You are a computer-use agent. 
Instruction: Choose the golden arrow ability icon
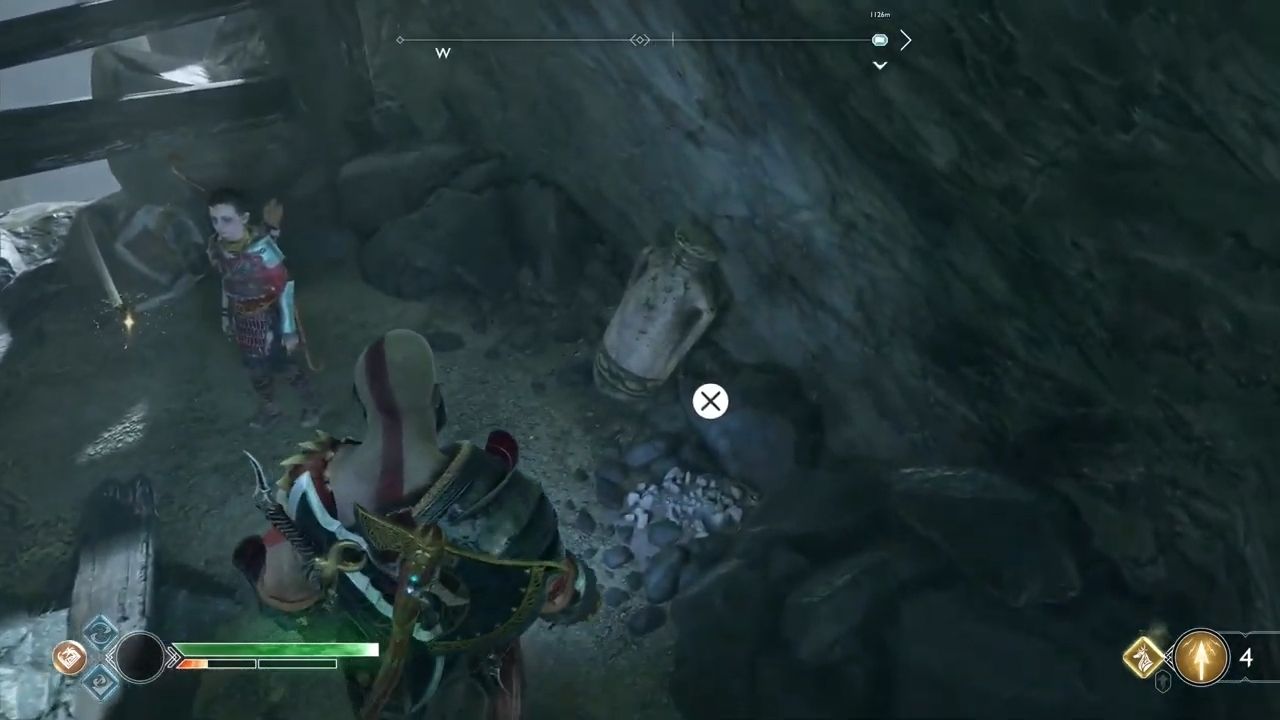[x=1200, y=657]
